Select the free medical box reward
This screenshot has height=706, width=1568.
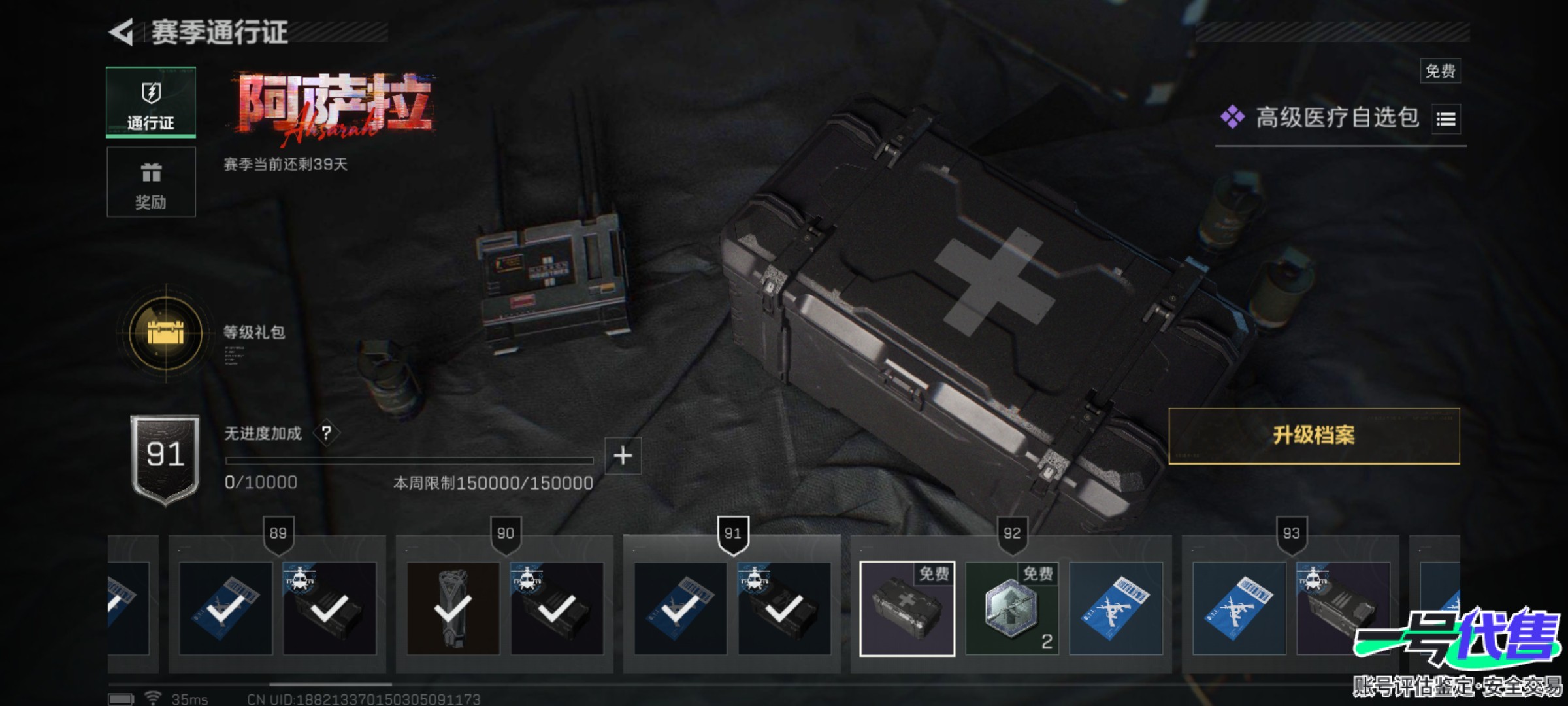(x=907, y=609)
